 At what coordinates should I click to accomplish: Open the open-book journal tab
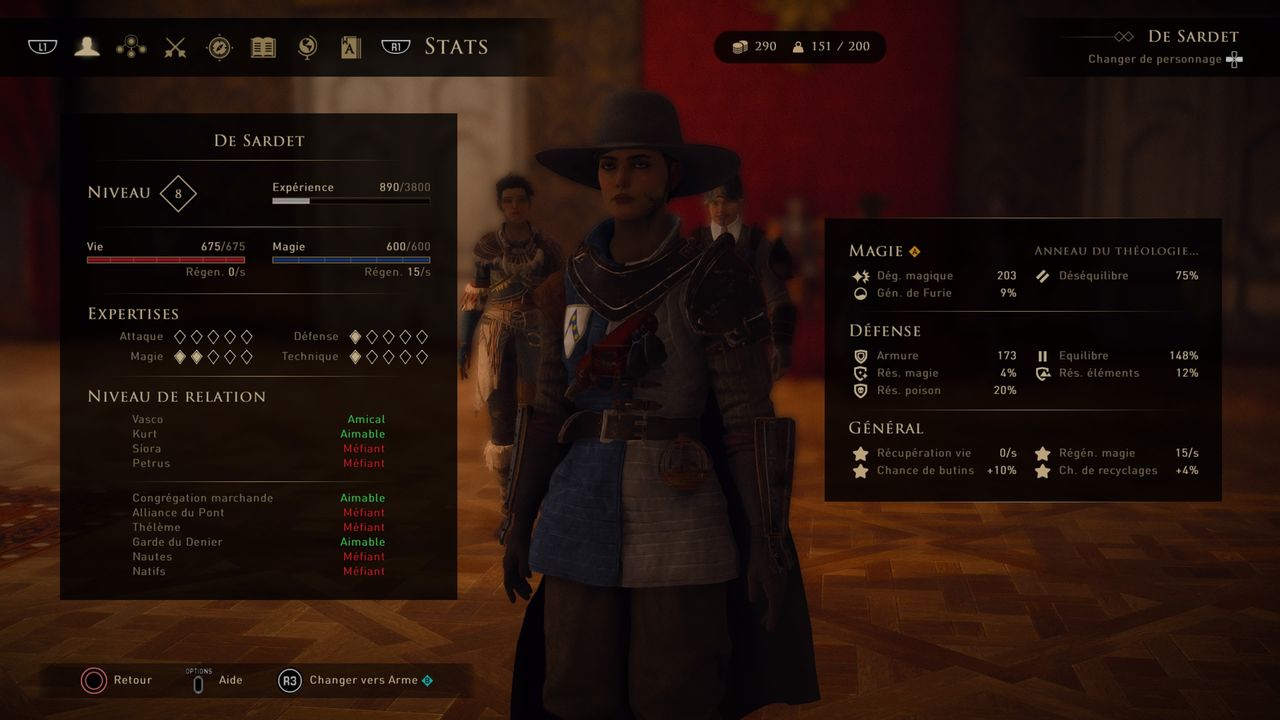(x=263, y=47)
